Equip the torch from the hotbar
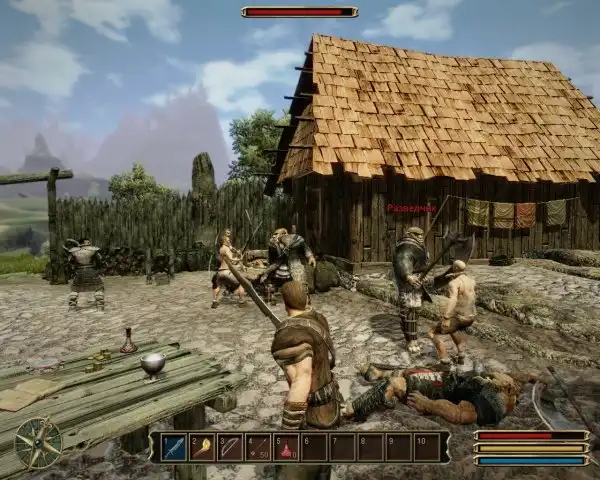This screenshot has width=600, height=480. click(x=202, y=447)
